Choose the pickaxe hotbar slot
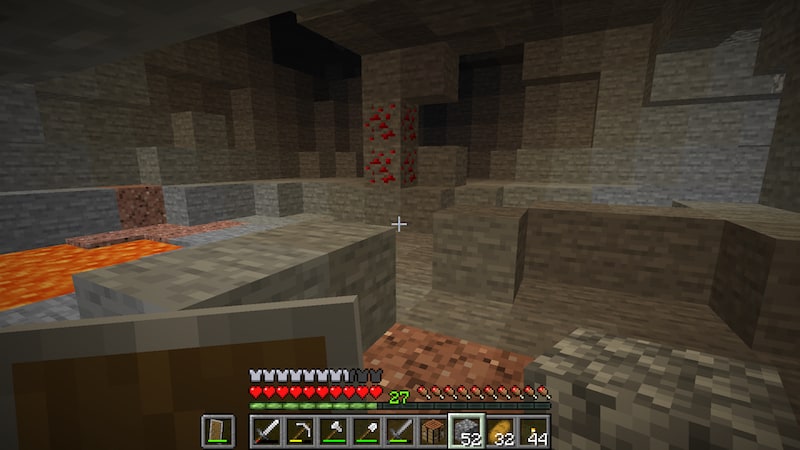 tap(300, 431)
